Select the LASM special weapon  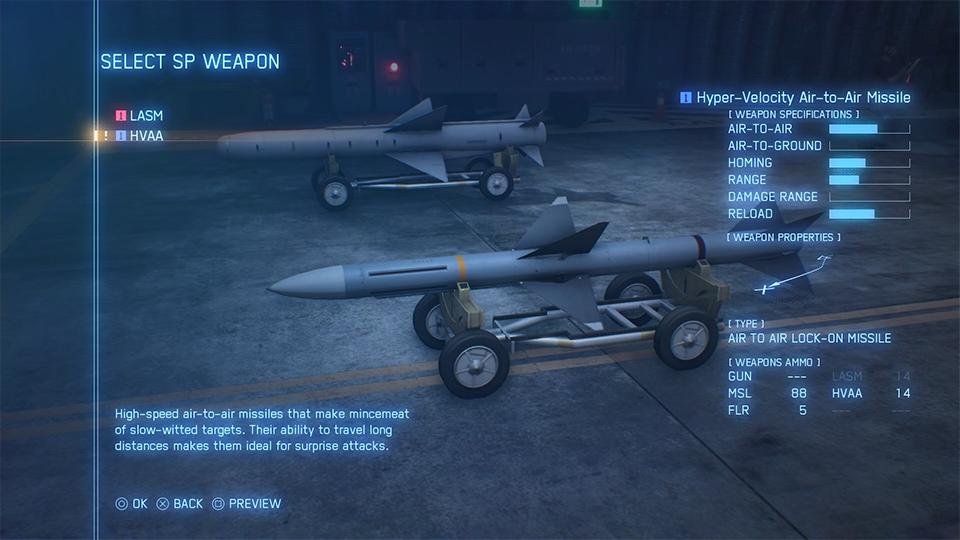146,116
